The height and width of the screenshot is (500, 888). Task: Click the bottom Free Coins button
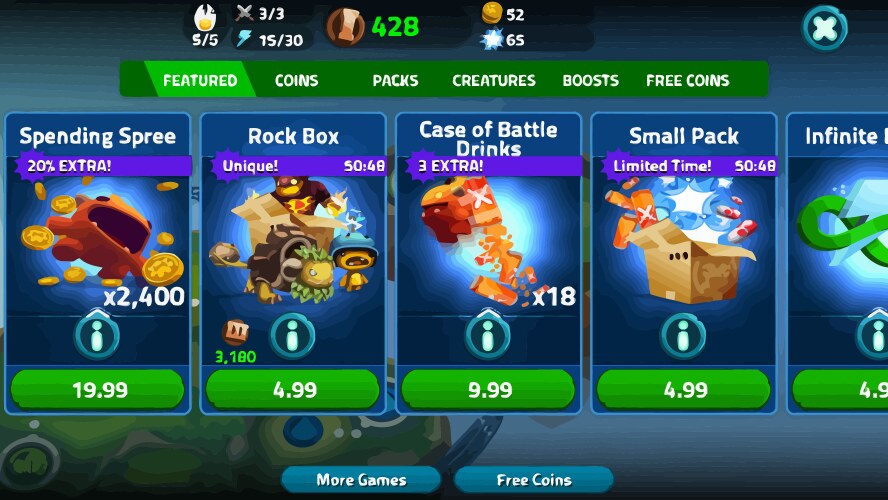(x=533, y=480)
